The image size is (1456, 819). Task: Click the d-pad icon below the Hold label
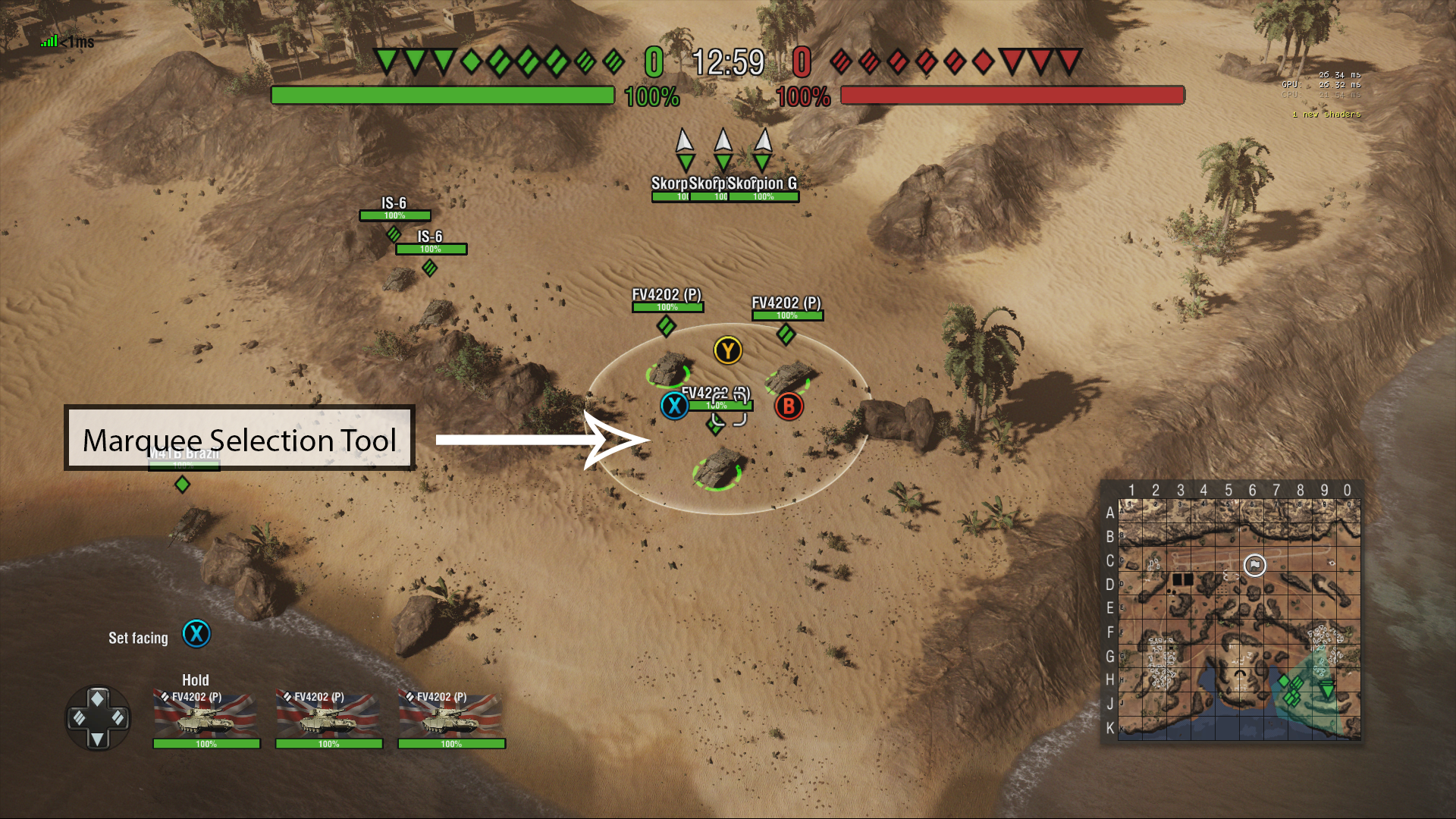coord(99,718)
